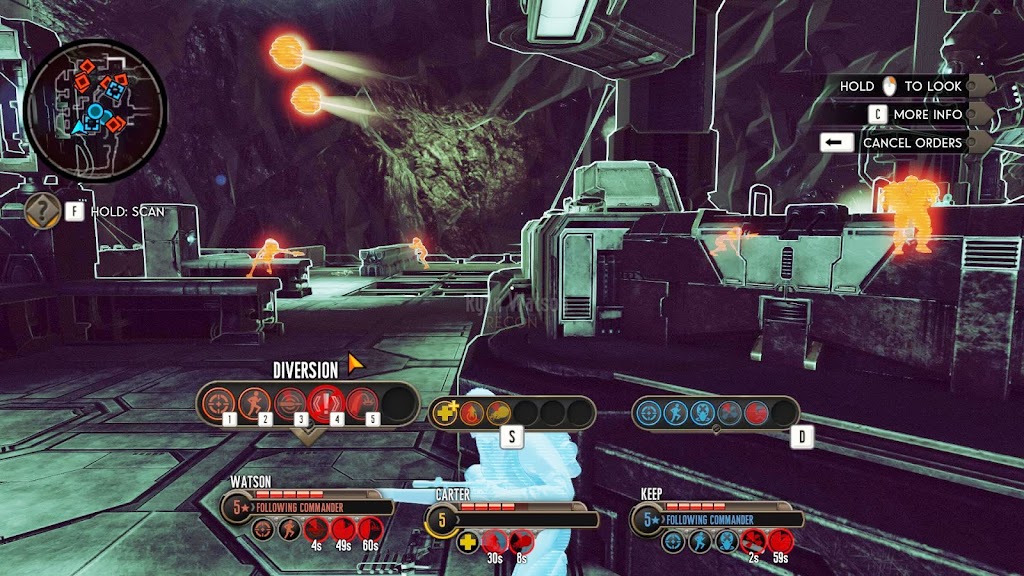1024x576 pixels.
Task: Select Watson's squad status panel
Action: (307, 506)
